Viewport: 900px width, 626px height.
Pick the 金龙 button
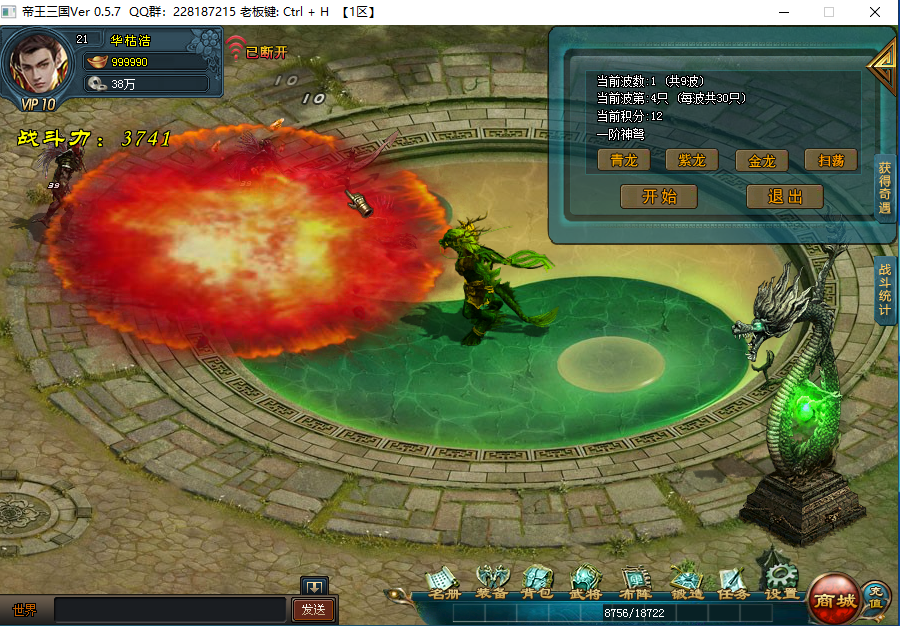761,160
